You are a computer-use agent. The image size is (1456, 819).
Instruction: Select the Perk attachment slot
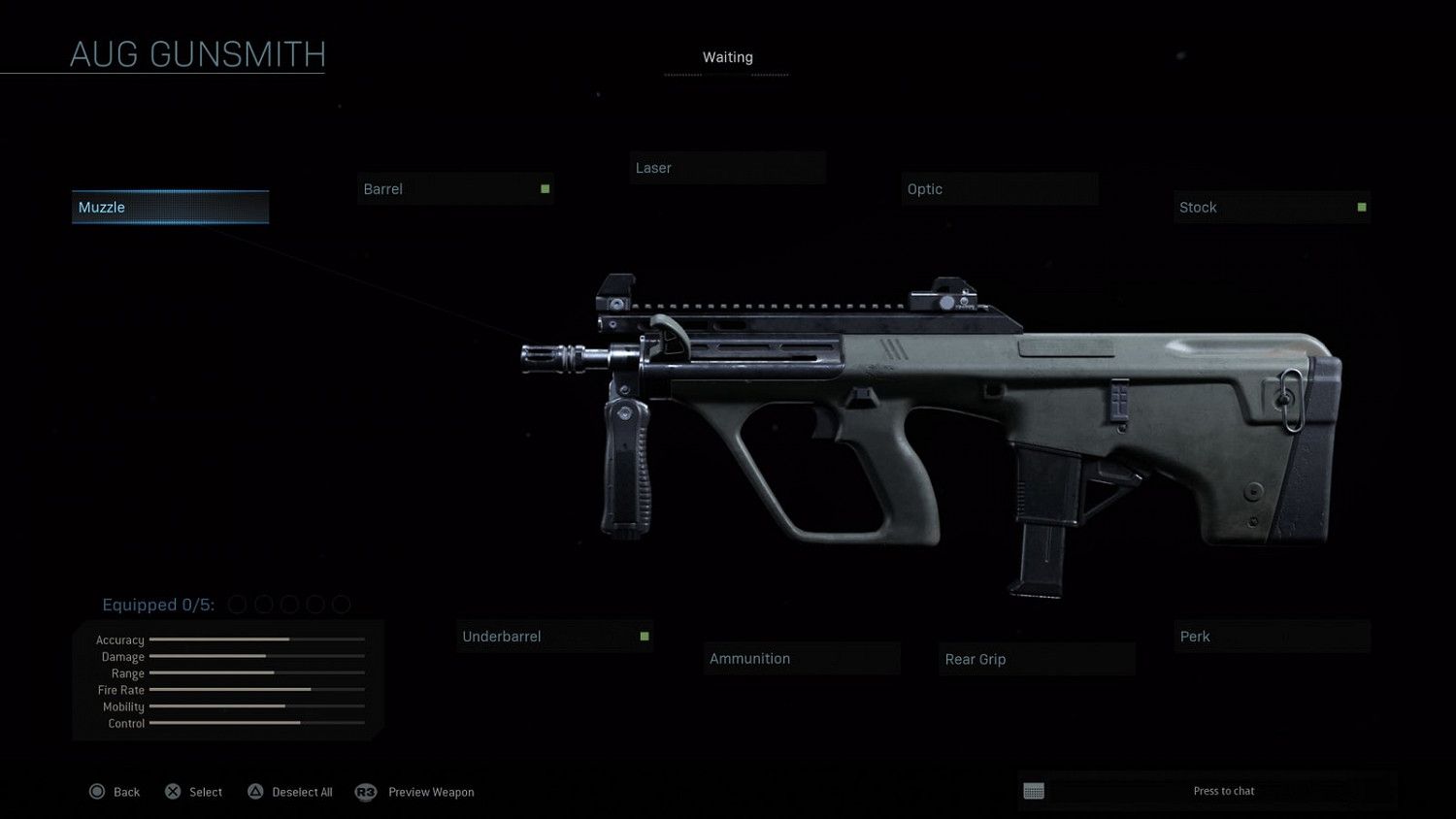[x=1272, y=637]
